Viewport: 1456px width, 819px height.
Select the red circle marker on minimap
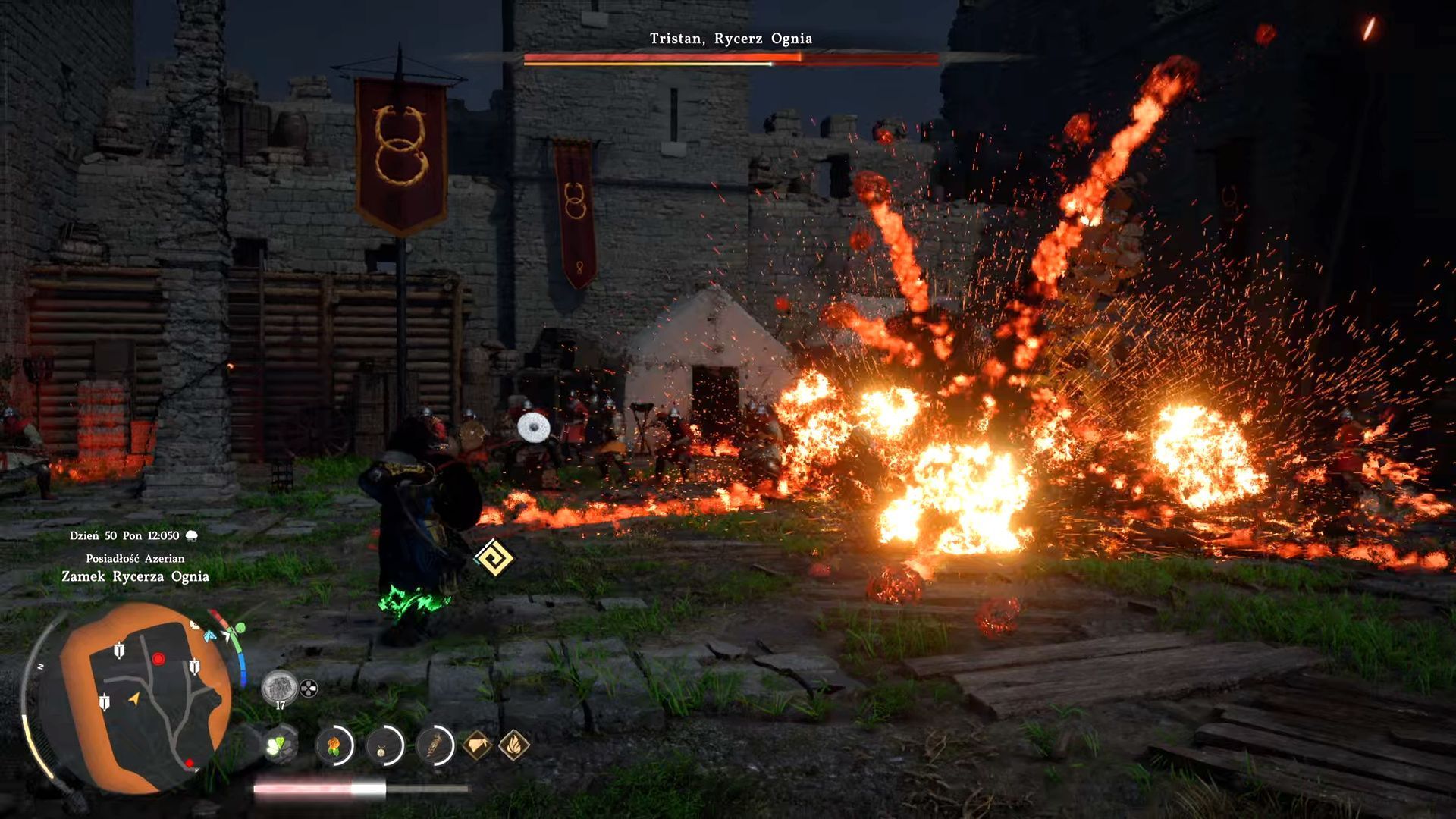click(158, 658)
